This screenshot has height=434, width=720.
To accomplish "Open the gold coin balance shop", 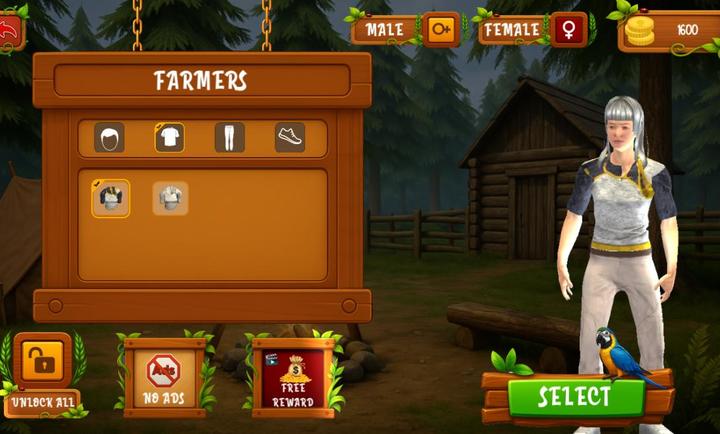I will coord(668,31).
